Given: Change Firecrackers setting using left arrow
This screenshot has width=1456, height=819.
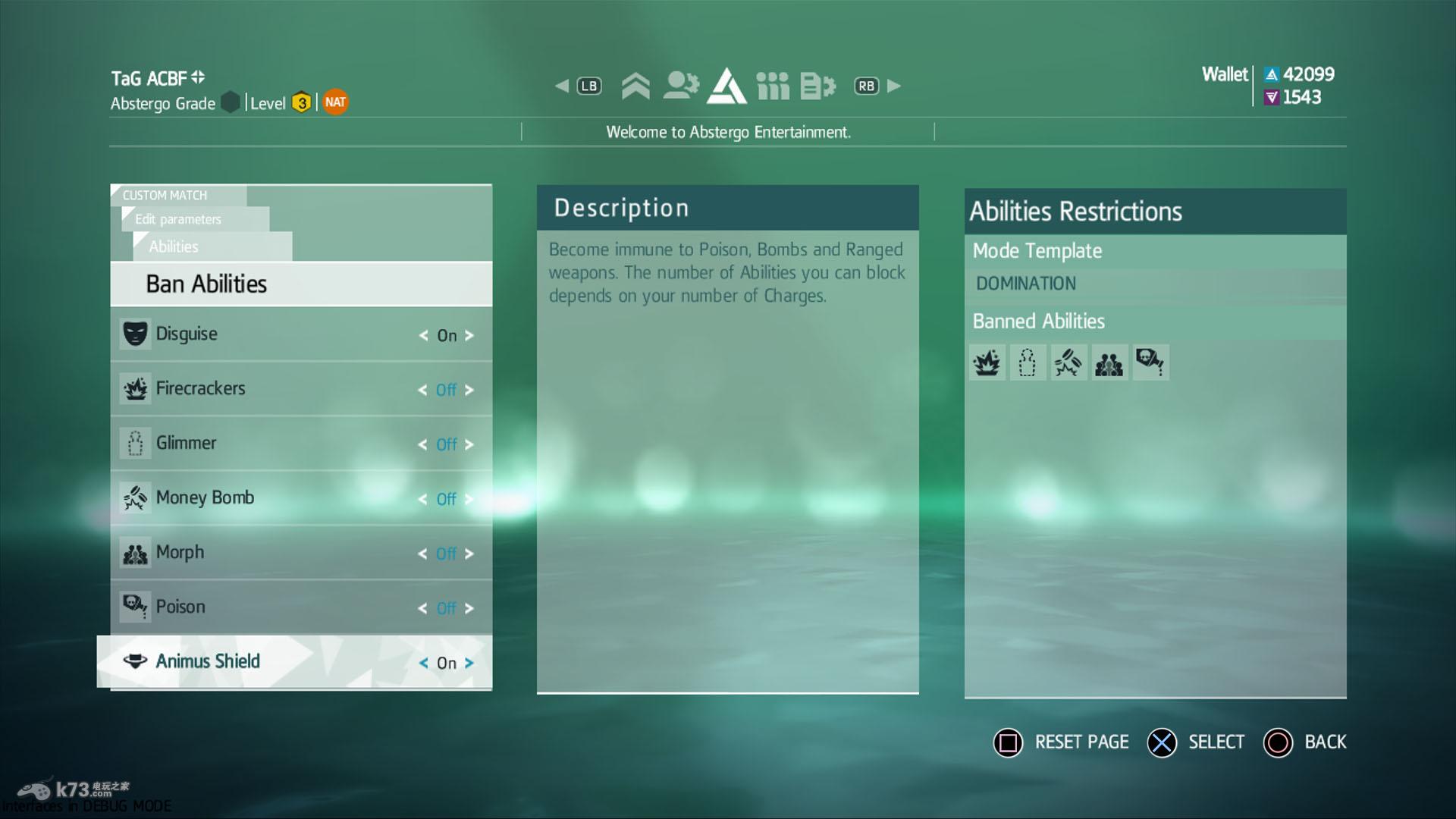Looking at the screenshot, I should click(x=422, y=390).
